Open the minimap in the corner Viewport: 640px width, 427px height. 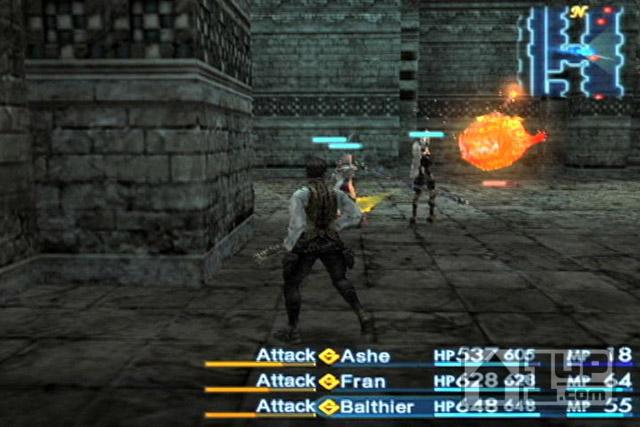click(576, 52)
